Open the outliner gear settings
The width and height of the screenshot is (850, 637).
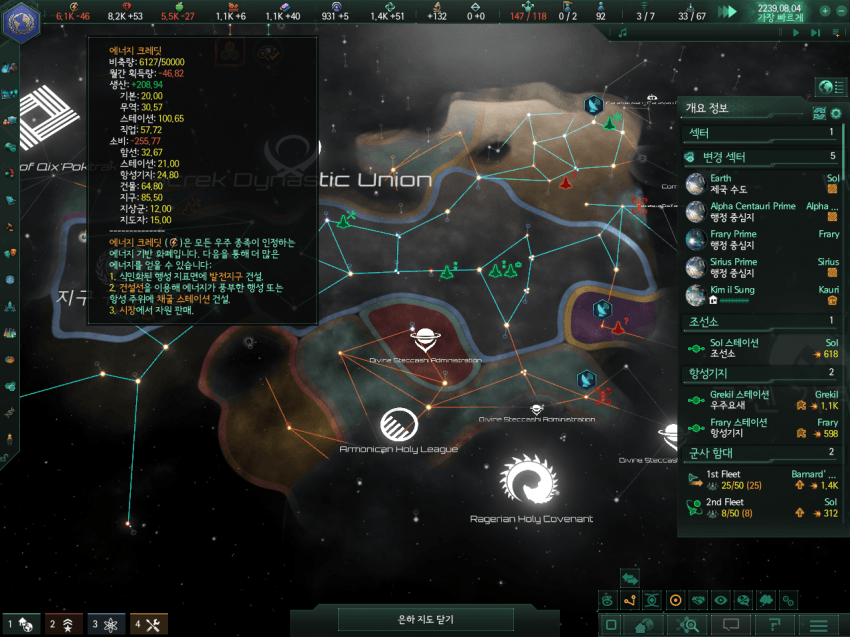point(836,113)
